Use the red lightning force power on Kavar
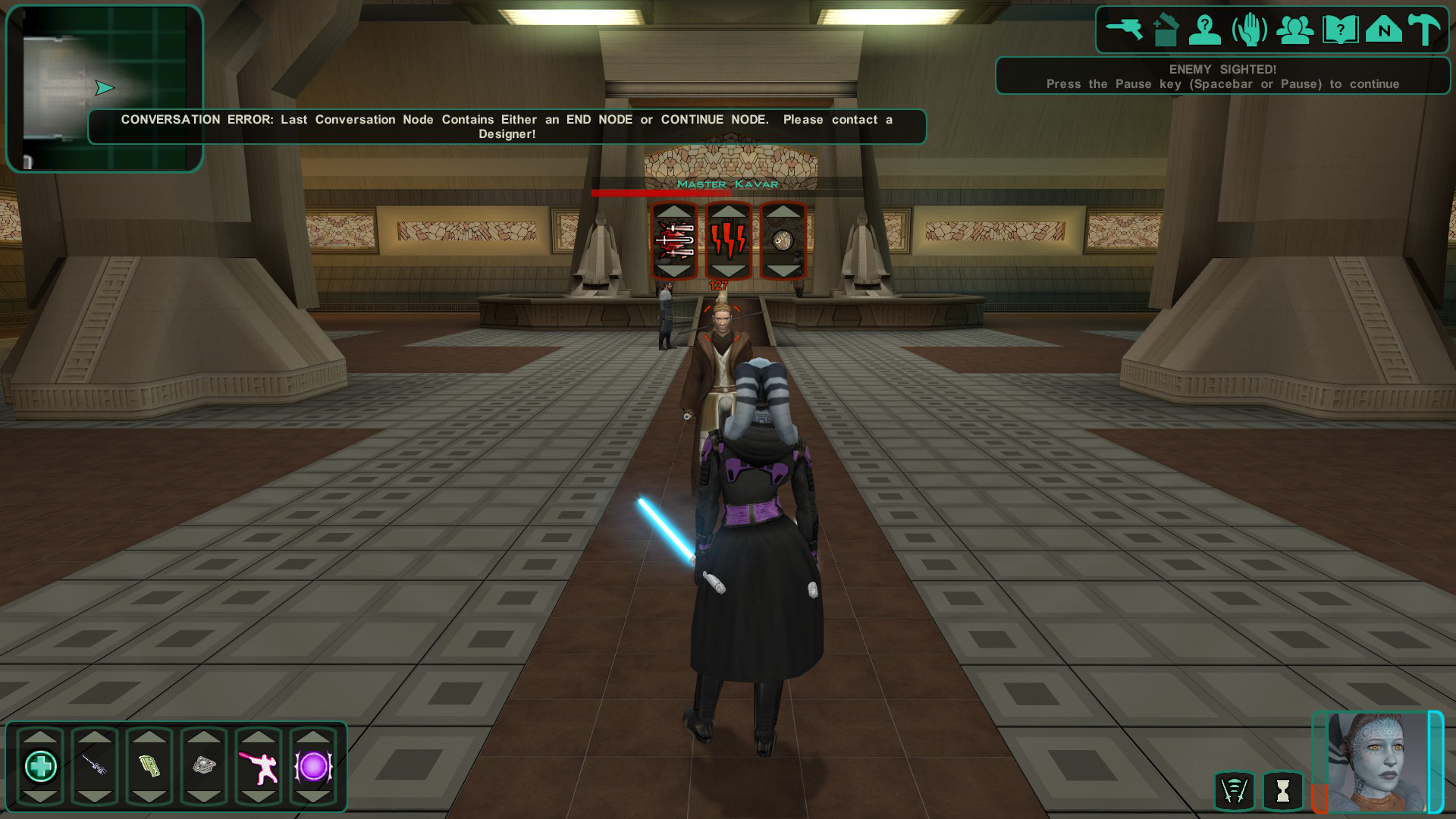Image resolution: width=1456 pixels, height=819 pixels. pos(728,241)
